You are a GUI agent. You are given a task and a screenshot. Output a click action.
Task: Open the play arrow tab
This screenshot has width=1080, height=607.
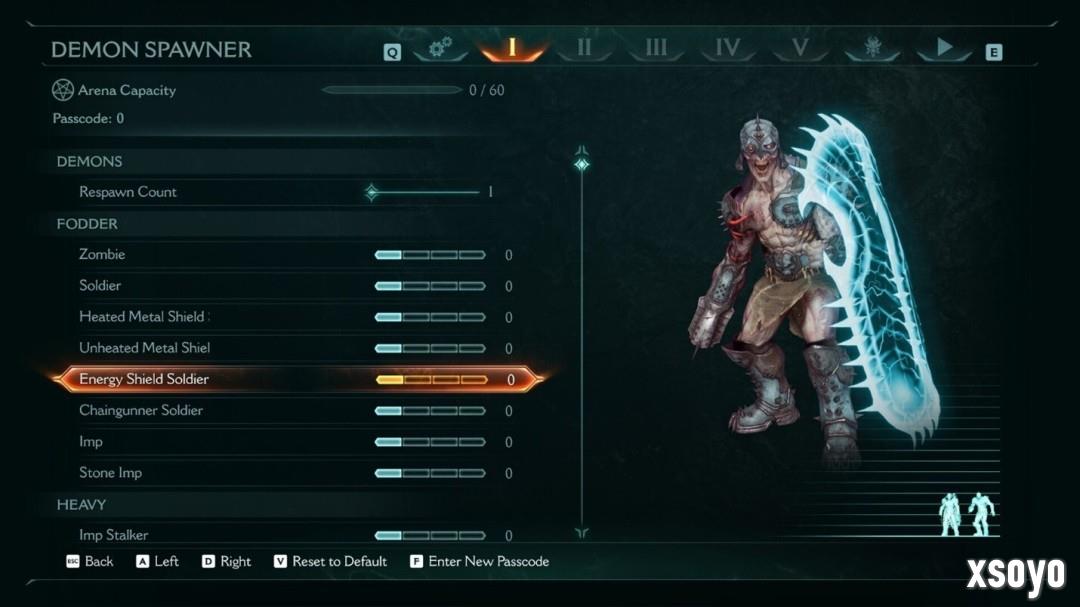(x=944, y=48)
